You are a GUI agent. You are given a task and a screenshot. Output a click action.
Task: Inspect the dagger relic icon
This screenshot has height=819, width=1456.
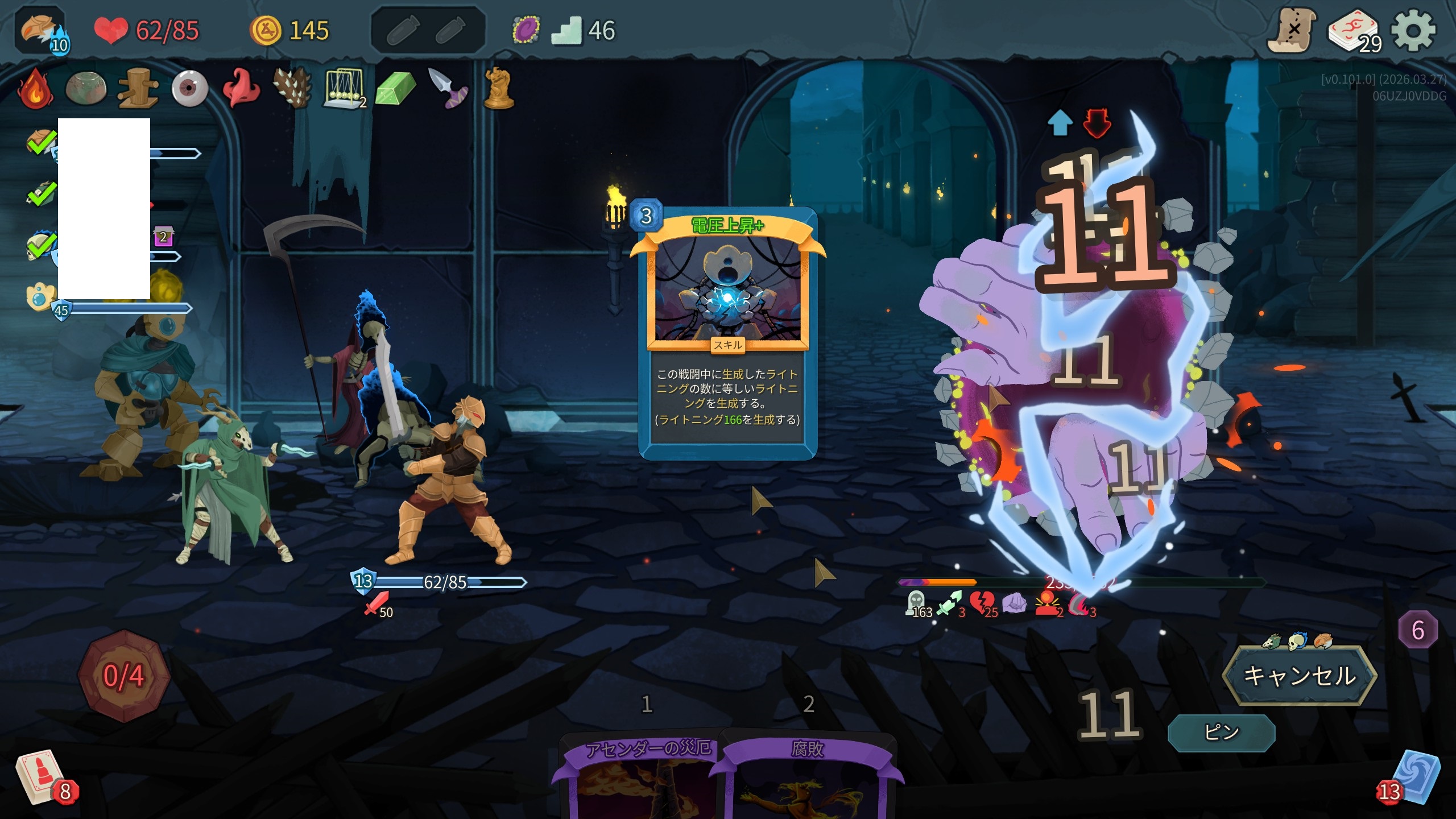[448, 89]
